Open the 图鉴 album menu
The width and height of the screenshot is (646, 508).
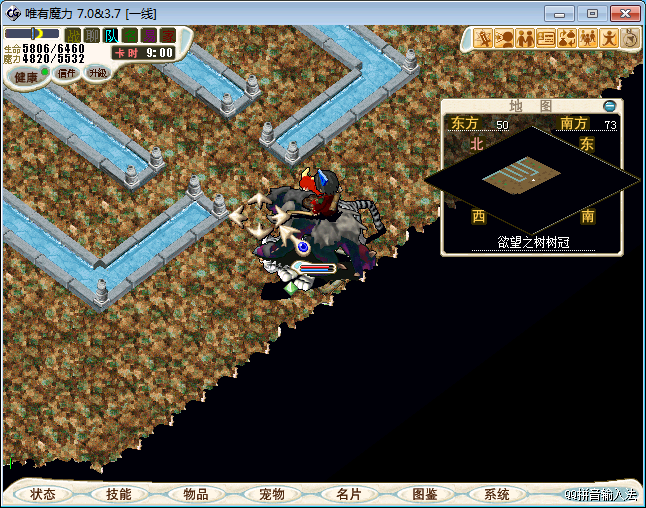point(425,494)
